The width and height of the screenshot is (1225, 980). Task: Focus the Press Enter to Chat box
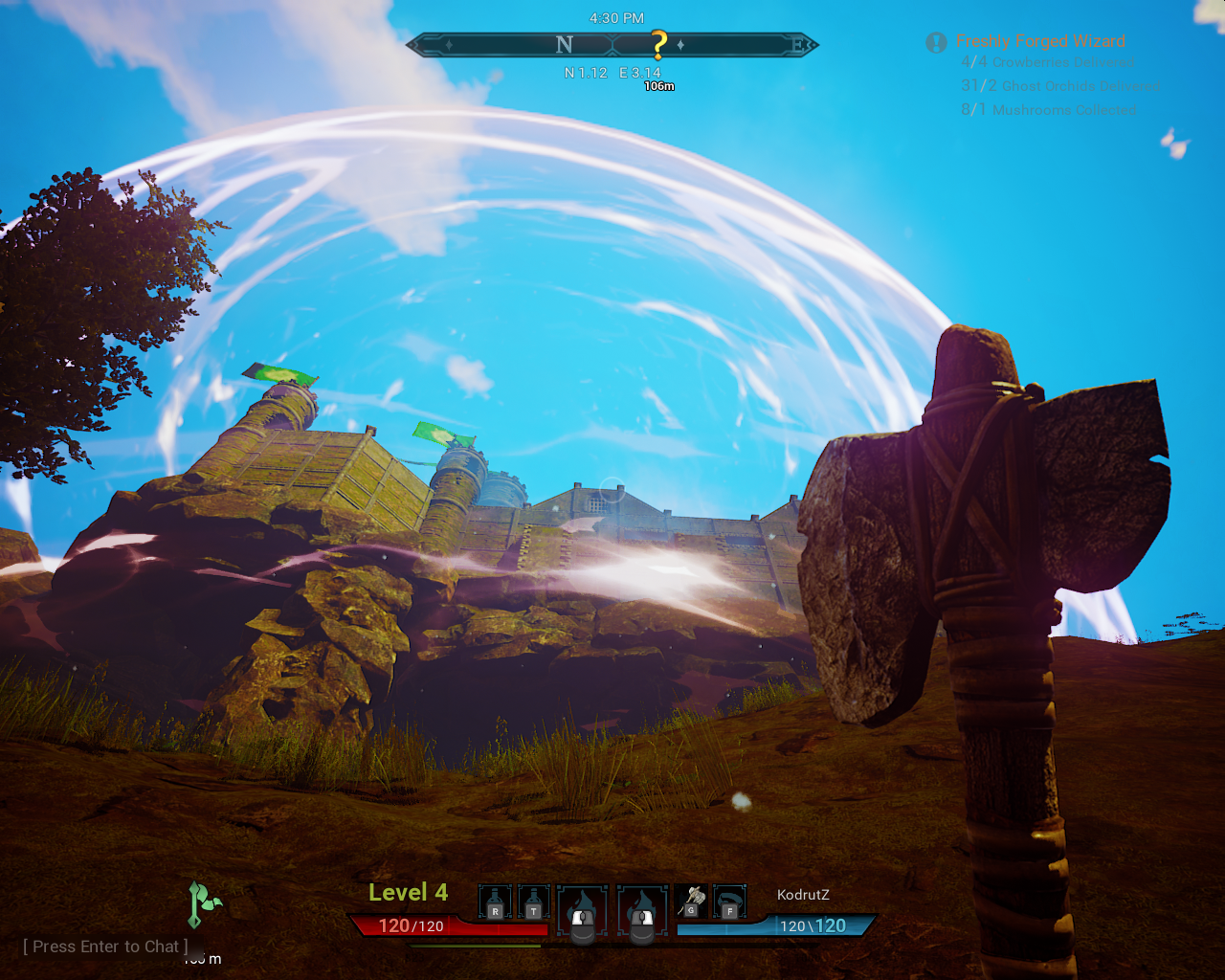(106, 947)
